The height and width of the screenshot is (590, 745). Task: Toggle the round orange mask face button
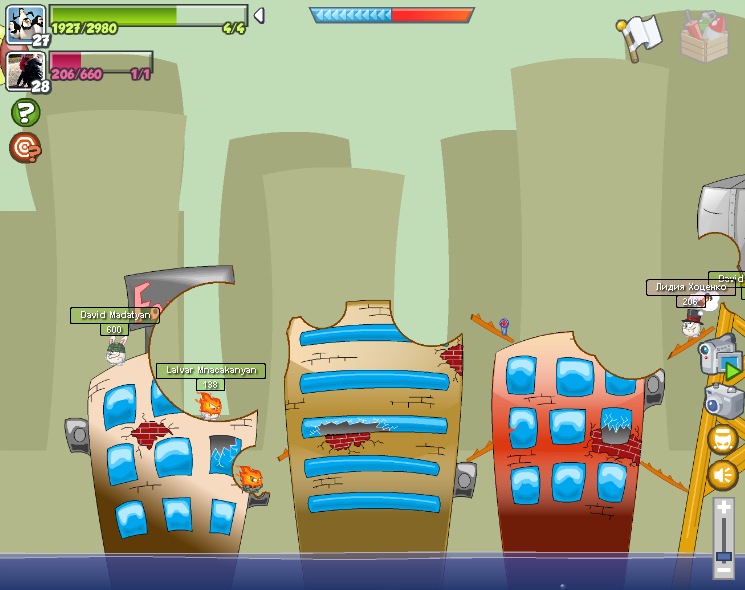[722, 439]
